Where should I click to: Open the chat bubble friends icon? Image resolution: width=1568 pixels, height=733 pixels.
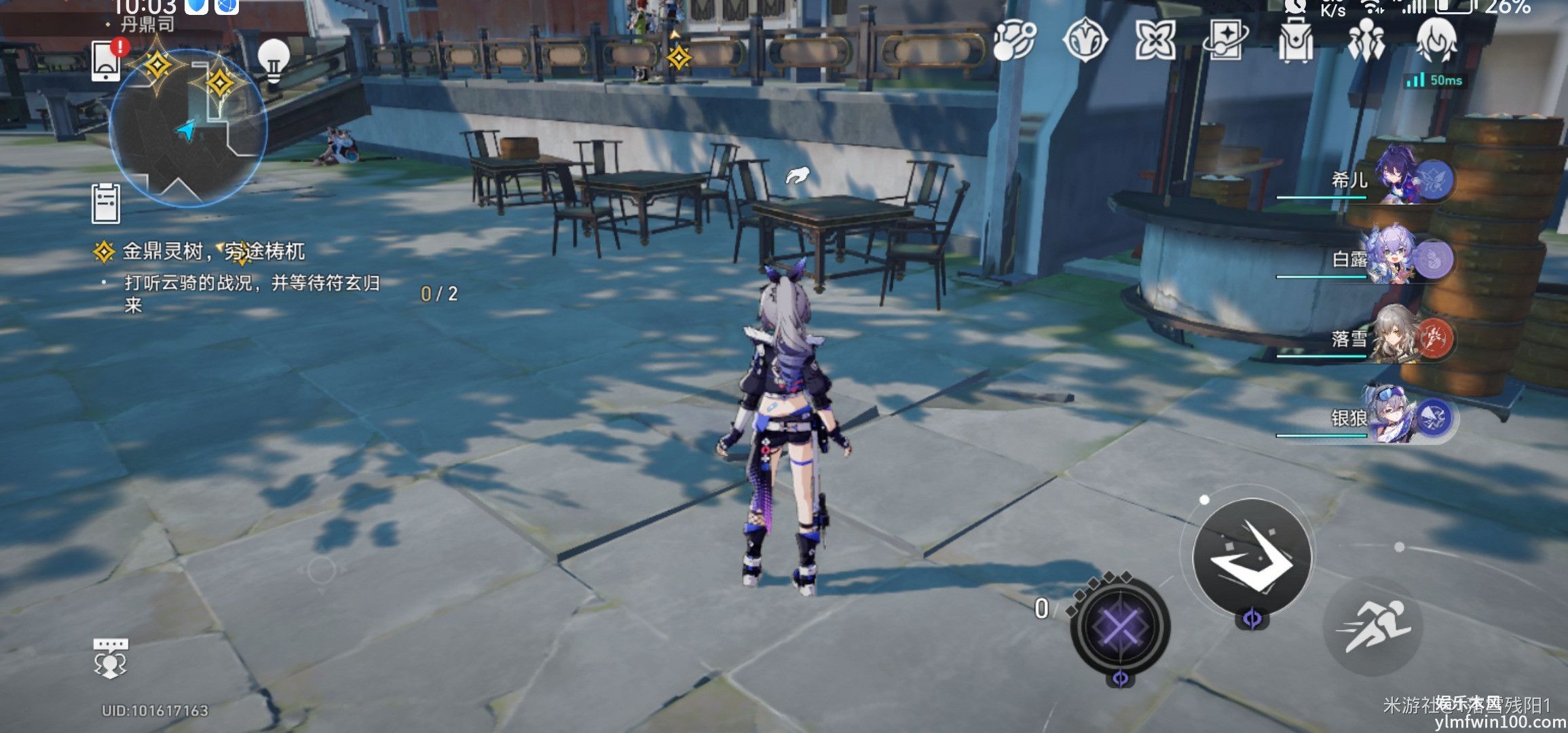click(110, 658)
